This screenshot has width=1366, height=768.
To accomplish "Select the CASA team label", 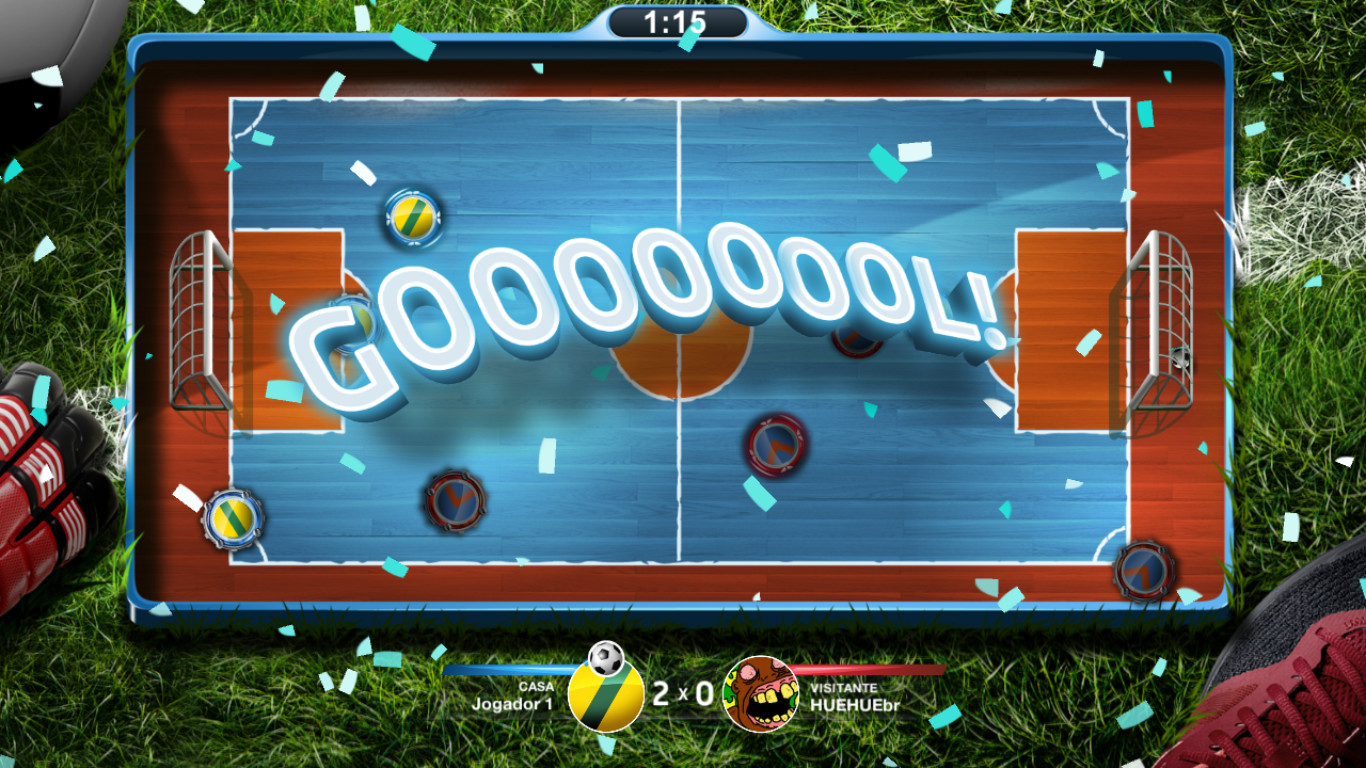I will (537, 685).
